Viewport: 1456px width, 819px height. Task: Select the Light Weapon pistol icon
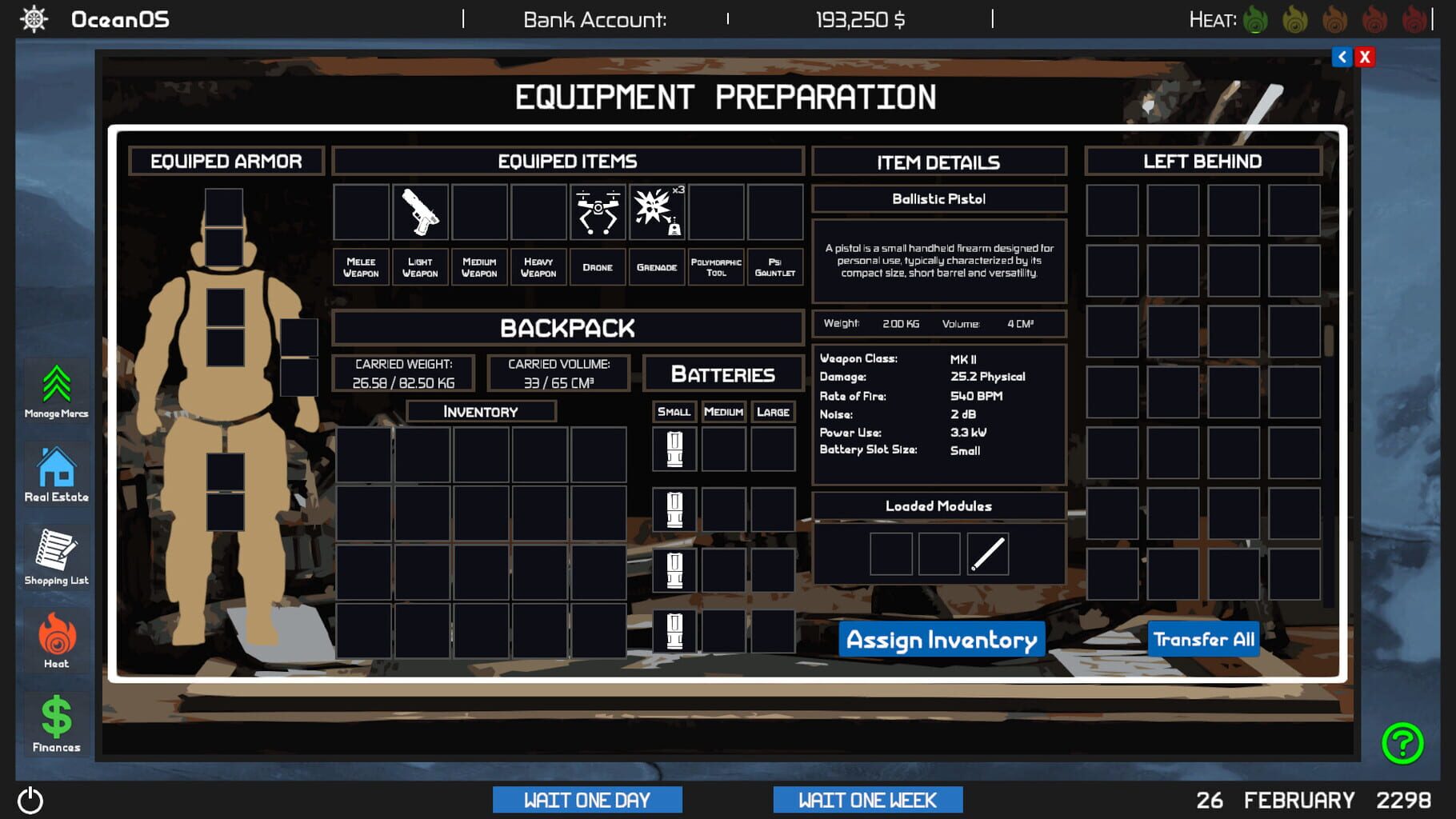coord(421,213)
